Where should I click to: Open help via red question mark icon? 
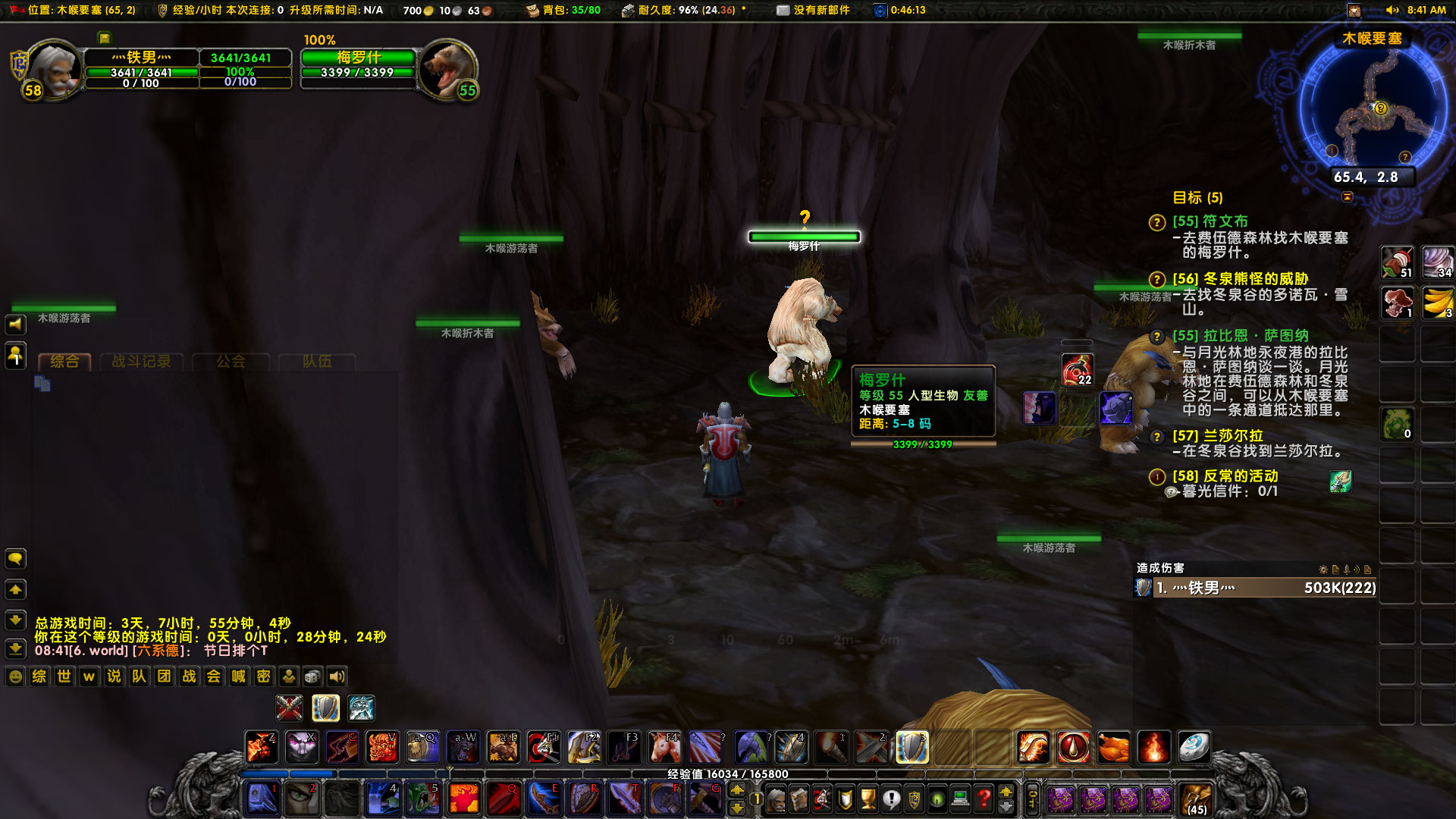(983, 799)
